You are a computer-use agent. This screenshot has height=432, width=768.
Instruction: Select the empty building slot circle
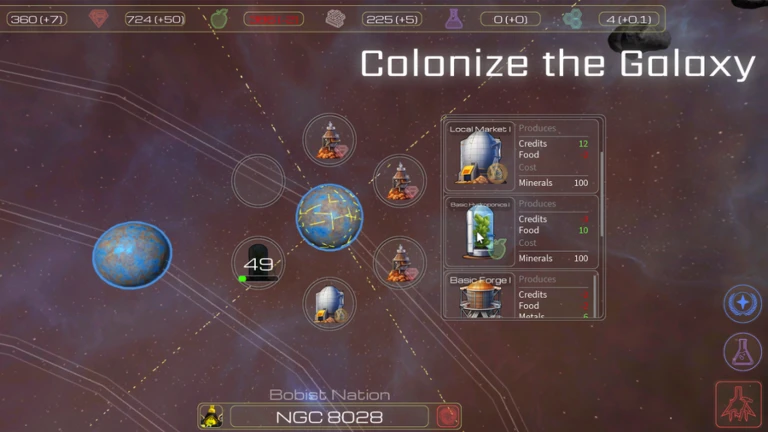pyautogui.click(x=259, y=181)
